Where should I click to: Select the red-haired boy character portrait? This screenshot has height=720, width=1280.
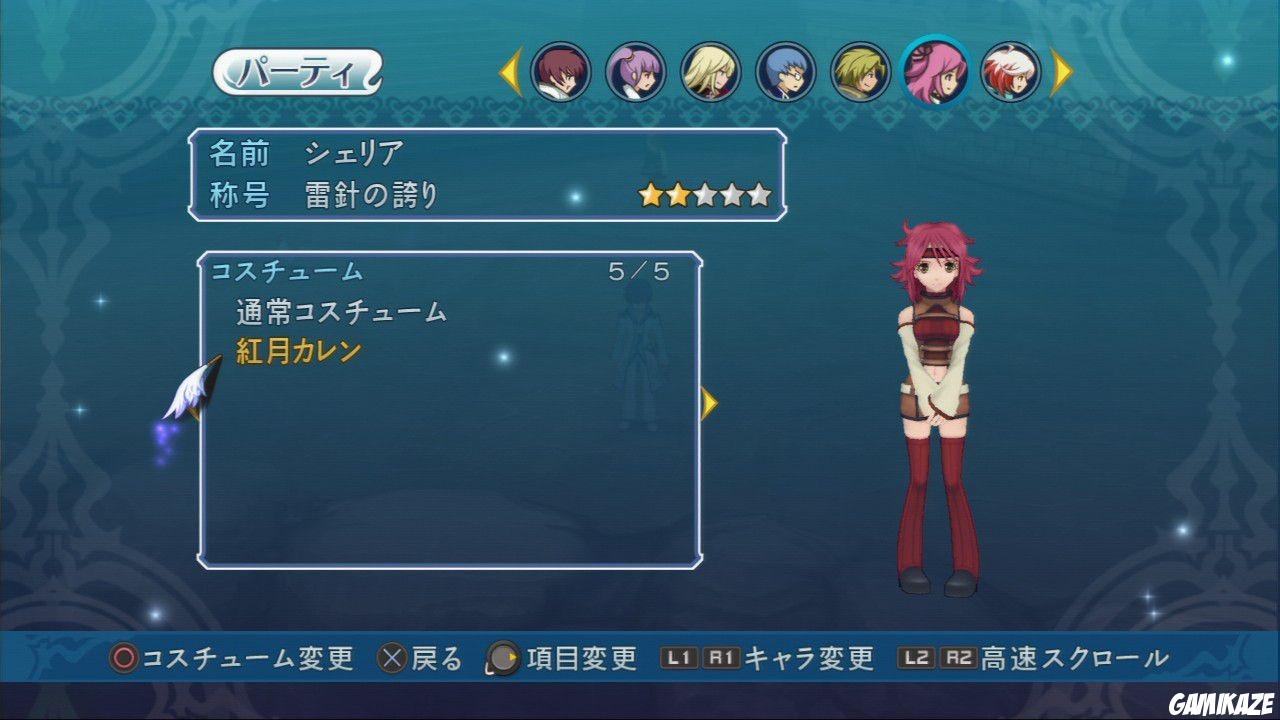click(x=561, y=72)
